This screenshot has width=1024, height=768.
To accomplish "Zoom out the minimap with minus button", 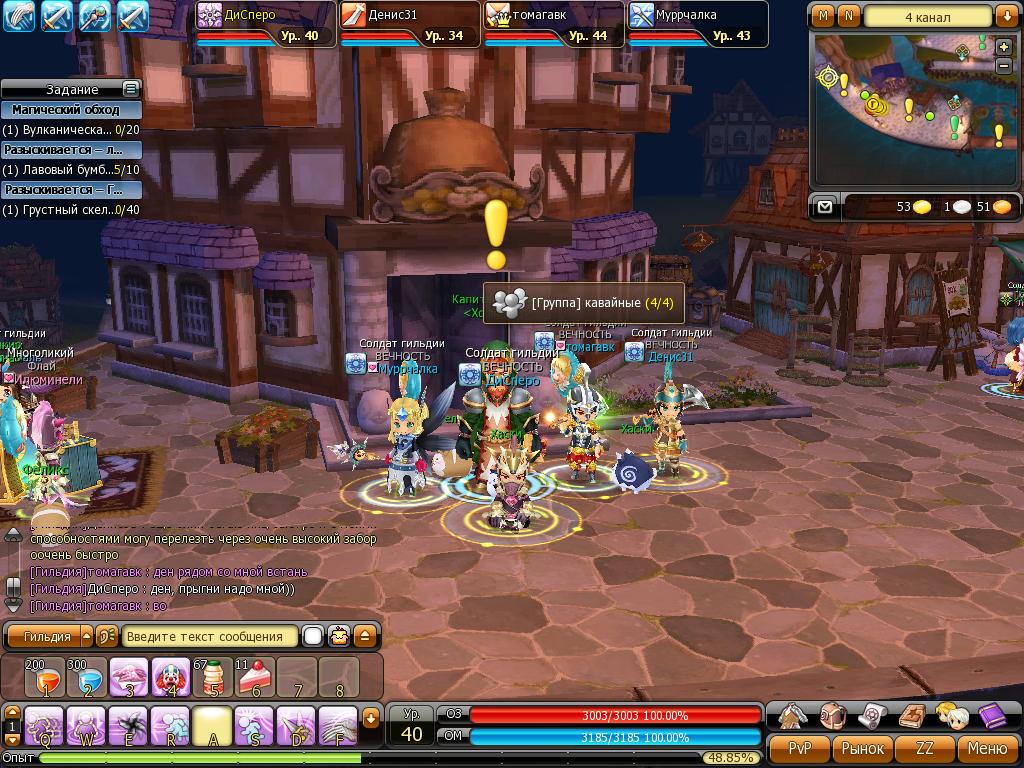I will coord(1004,65).
